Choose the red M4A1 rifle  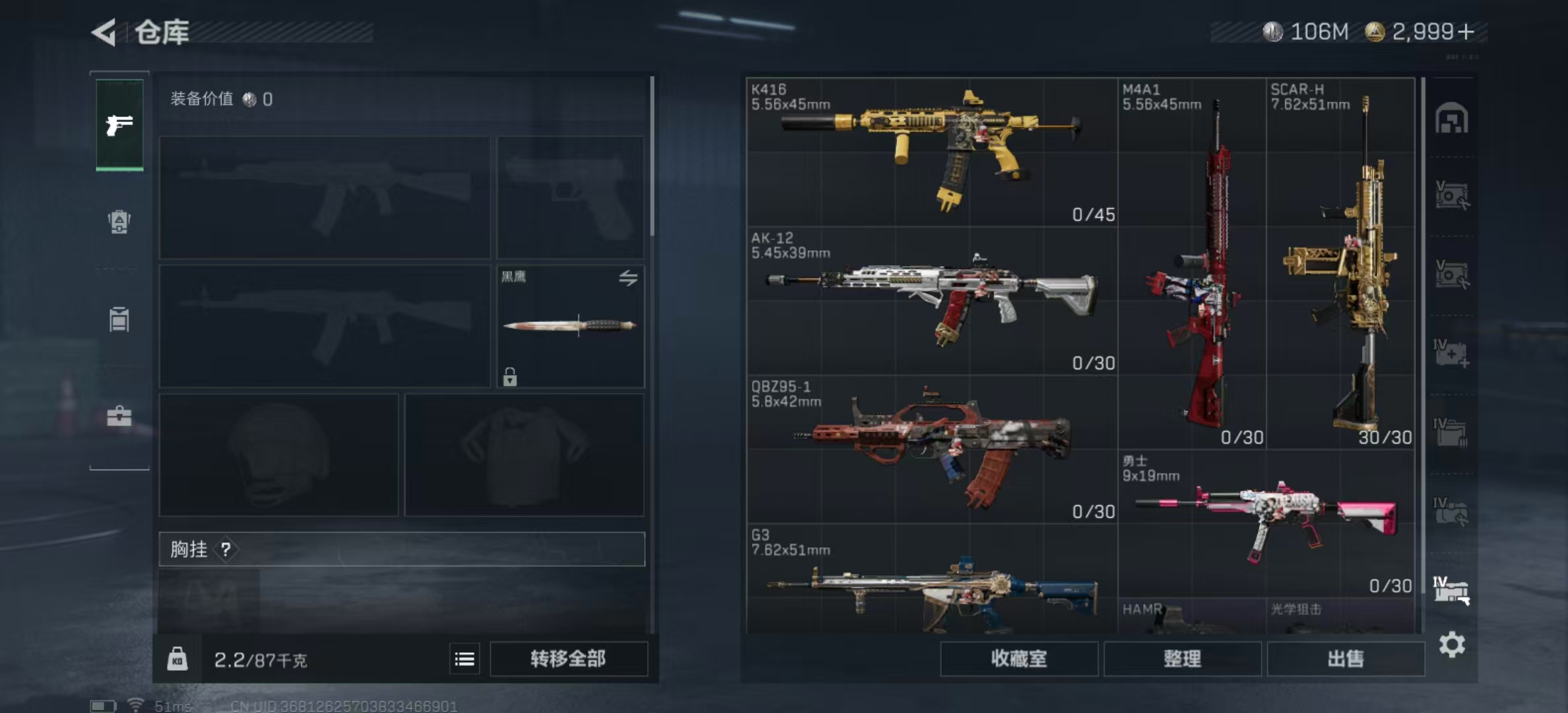click(1192, 264)
